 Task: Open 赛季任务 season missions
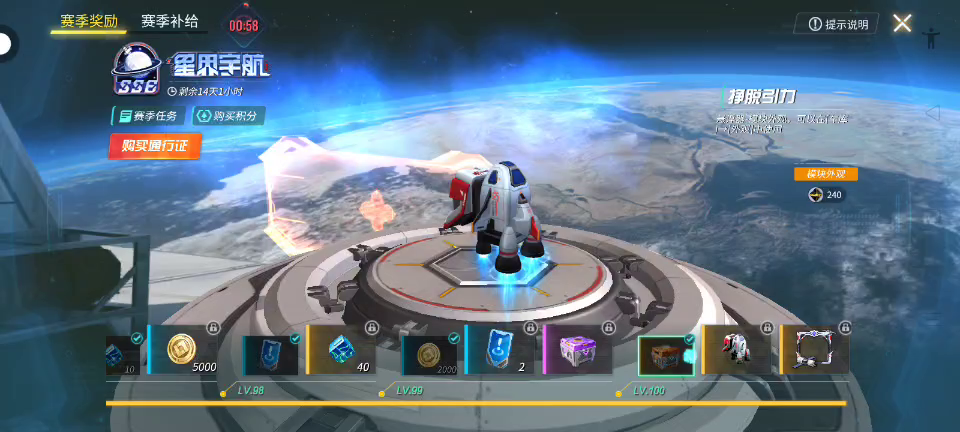coord(147,115)
